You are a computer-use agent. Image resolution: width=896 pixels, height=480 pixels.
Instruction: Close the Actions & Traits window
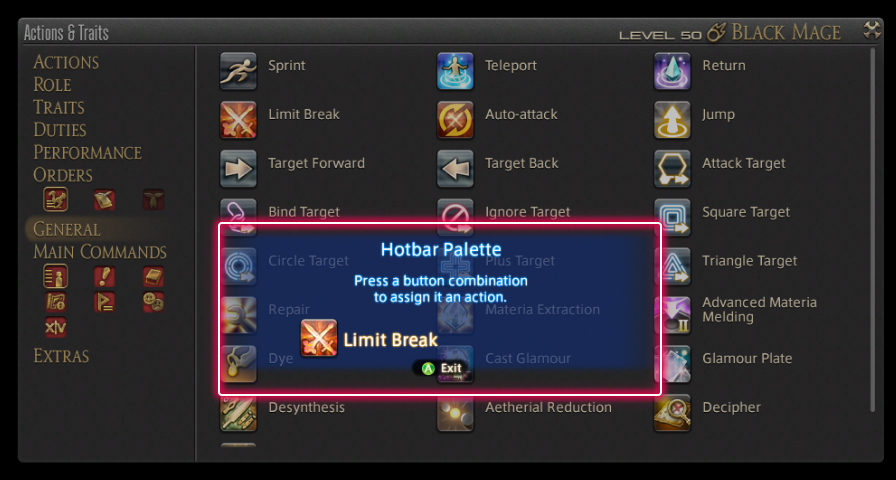(x=872, y=31)
